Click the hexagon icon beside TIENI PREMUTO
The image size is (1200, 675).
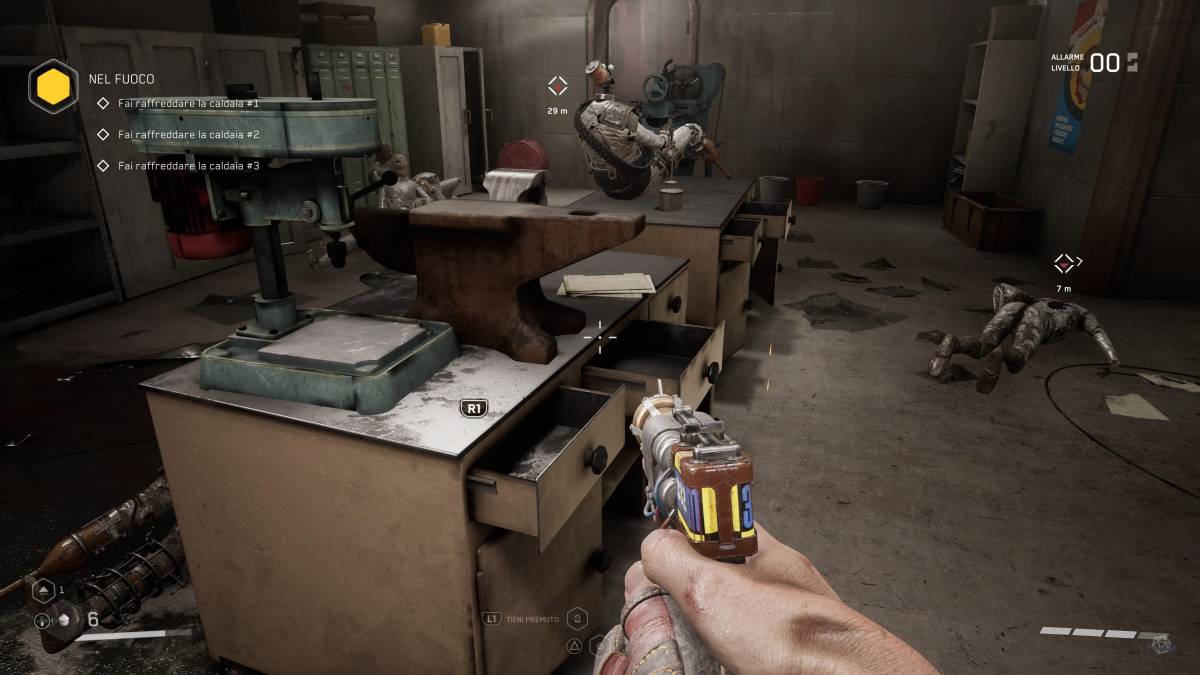click(578, 618)
